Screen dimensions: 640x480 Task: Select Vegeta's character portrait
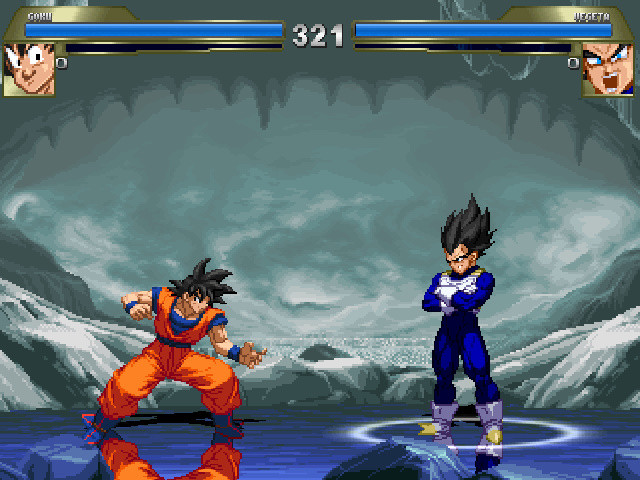click(x=609, y=69)
